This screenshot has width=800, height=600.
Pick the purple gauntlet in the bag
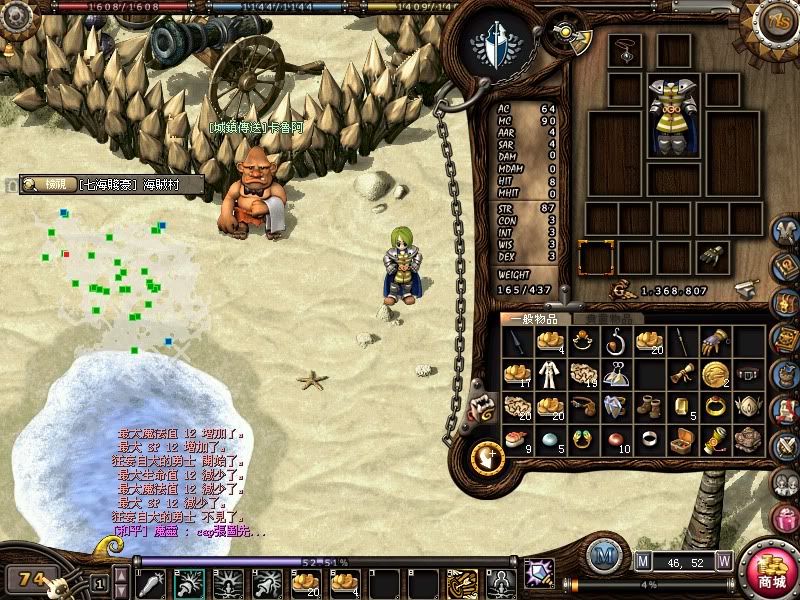tap(715, 342)
